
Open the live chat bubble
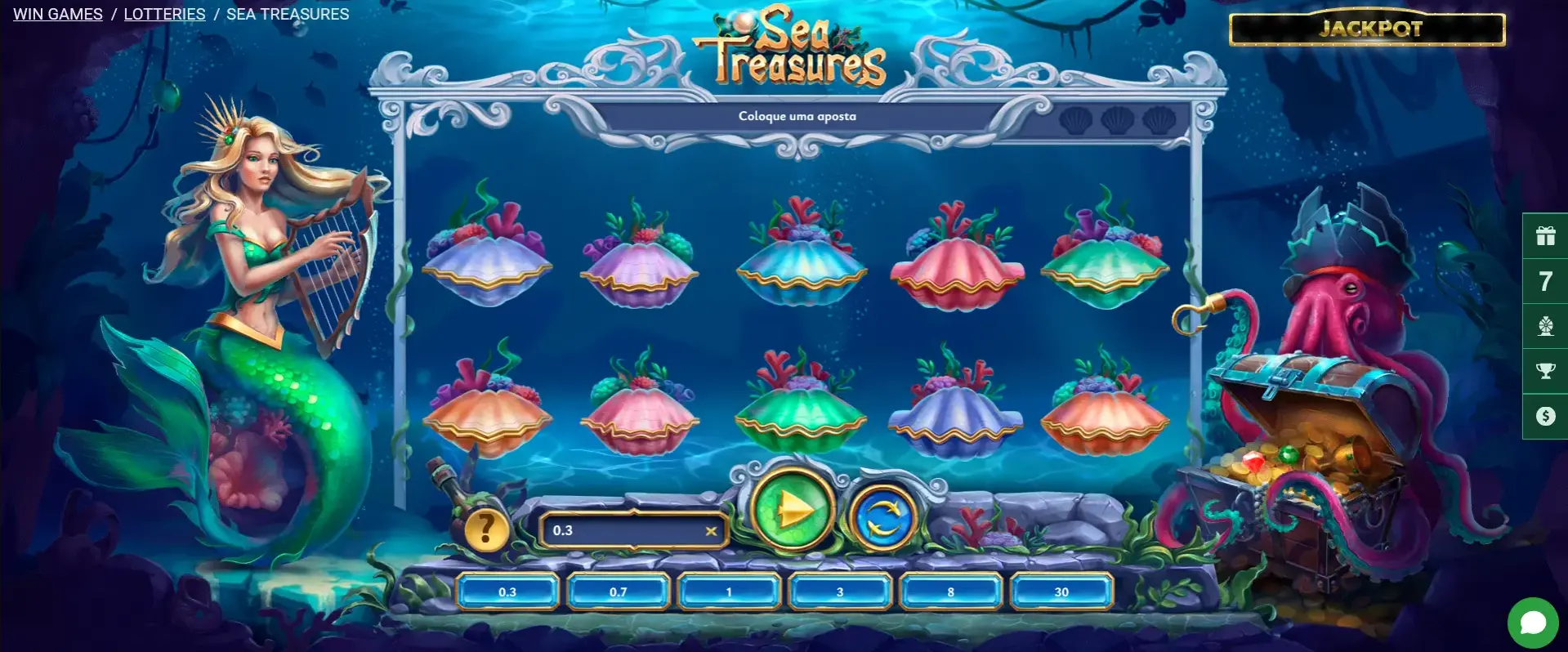pyautogui.click(x=1533, y=623)
